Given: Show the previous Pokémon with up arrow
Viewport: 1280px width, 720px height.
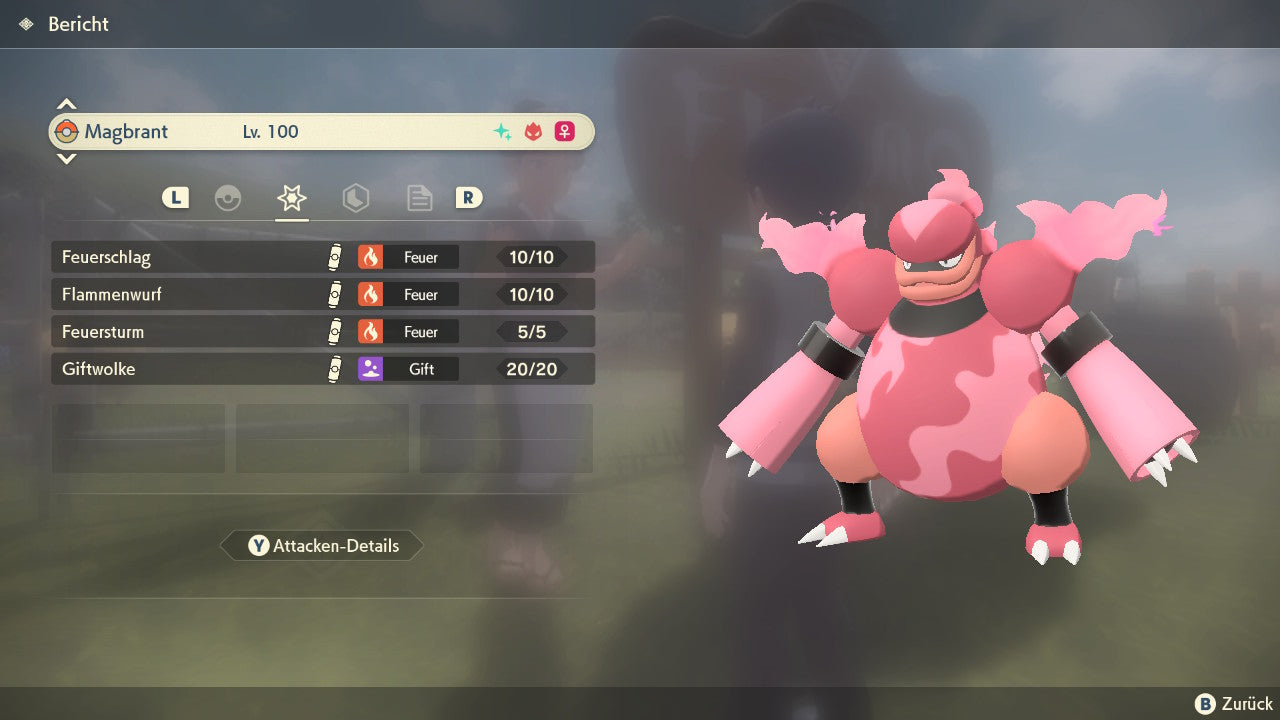Looking at the screenshot, I should coord(66,104).
